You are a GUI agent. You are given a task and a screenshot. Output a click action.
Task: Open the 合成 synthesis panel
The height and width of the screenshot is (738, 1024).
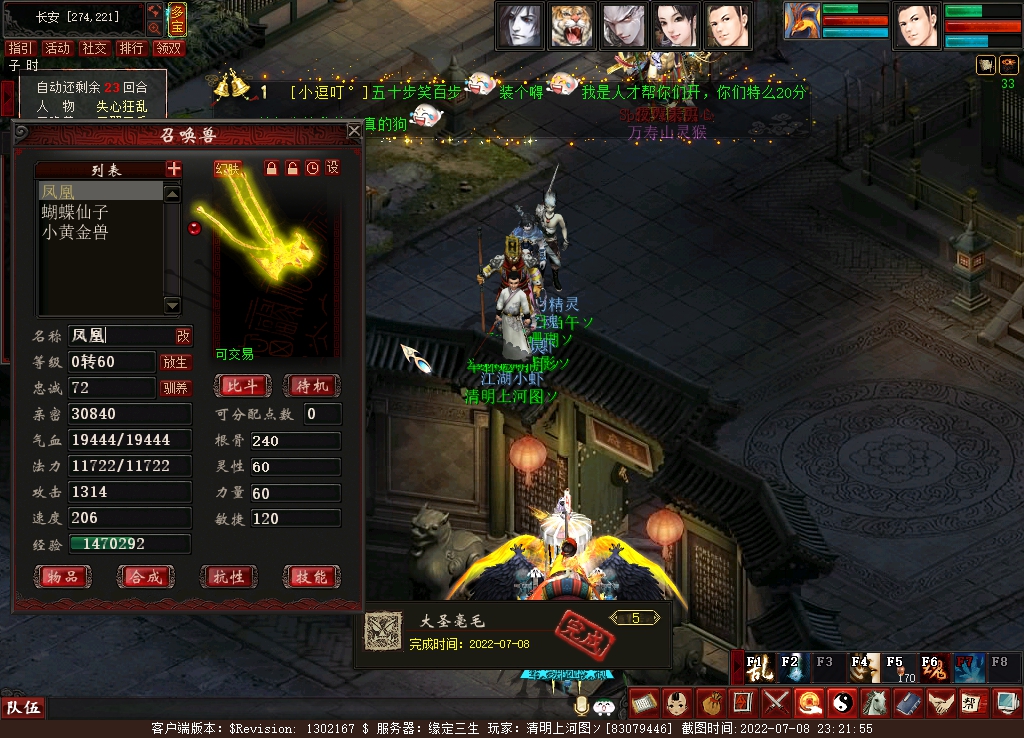(145, 577)
